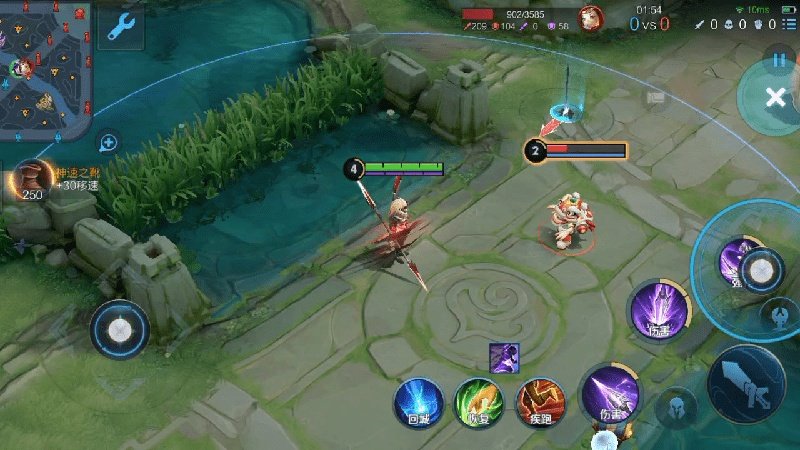The height and width of the screenshot is (450, 800).
Task: Tap the chat bubble plus icon
Action: point(108,142)
